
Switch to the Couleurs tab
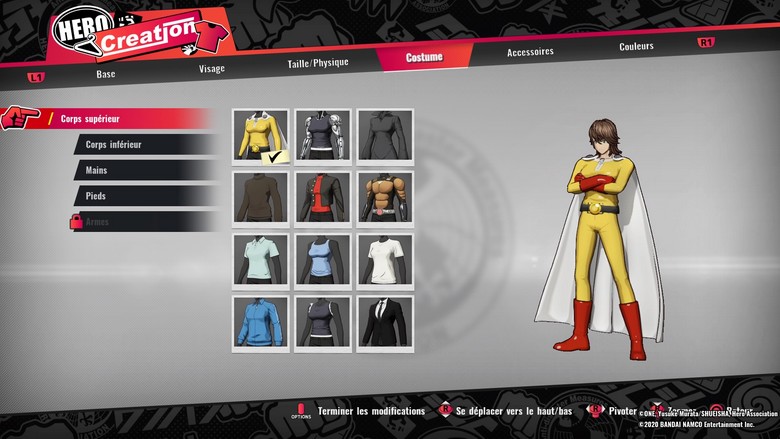pyautogui.click(x=636, y=46)
